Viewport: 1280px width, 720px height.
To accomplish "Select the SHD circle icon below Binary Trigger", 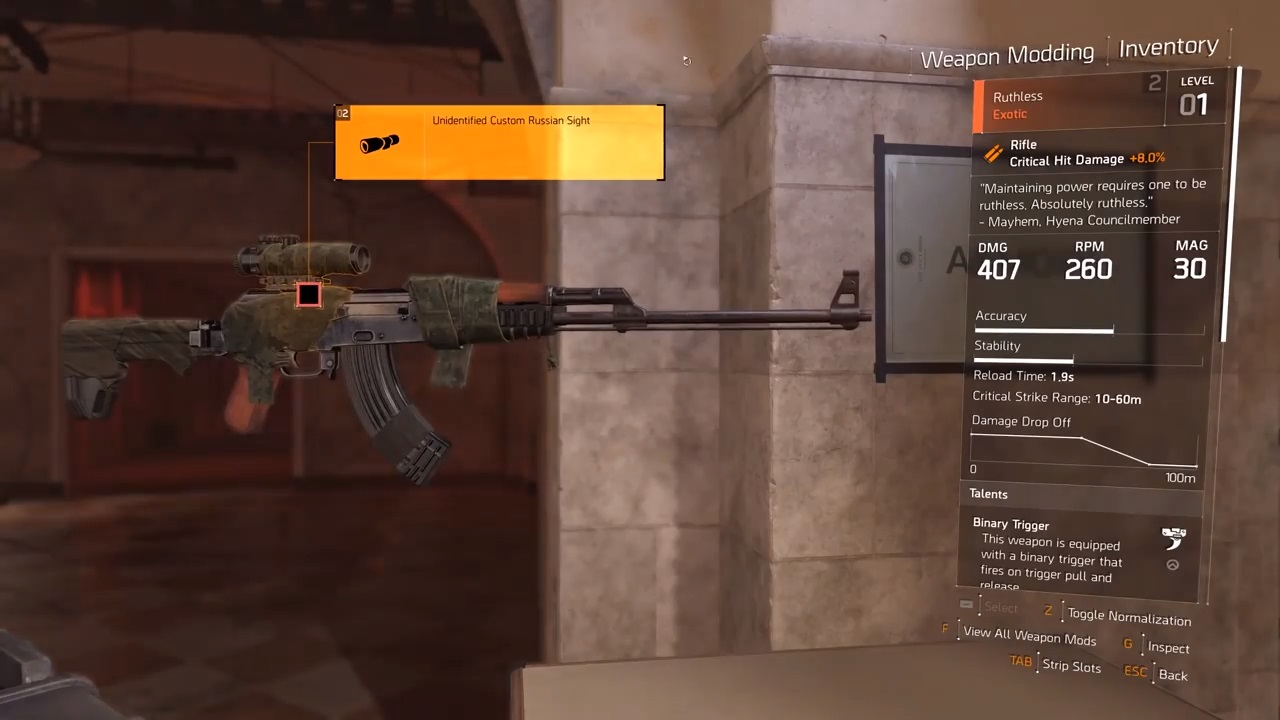I will (1172, 564).
